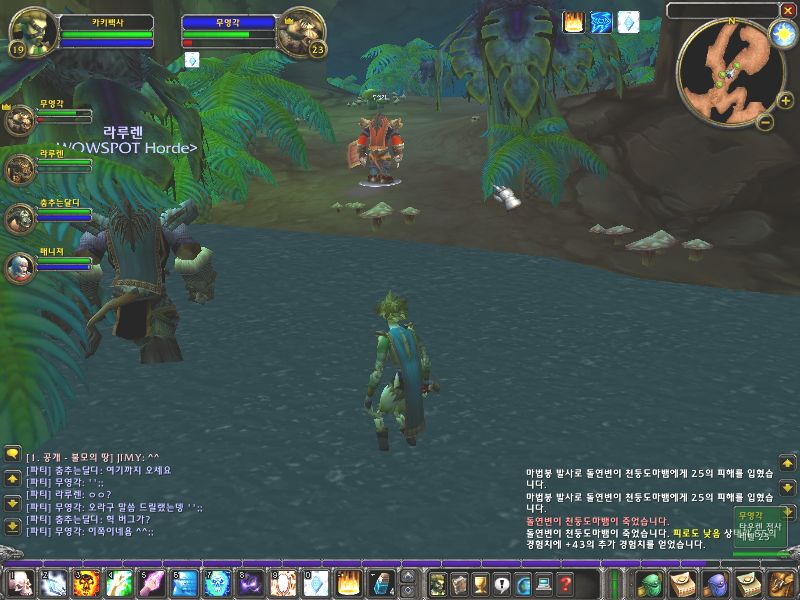Click the flame buff icon
Screen dimensions: 800x600
point(574,22)
